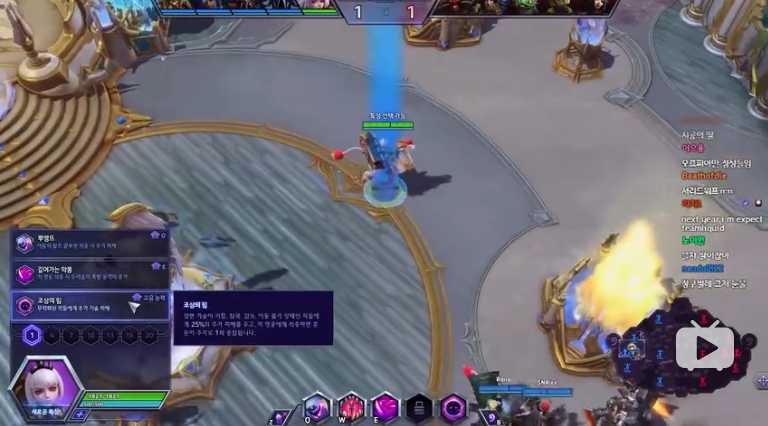Choose the first talent in the list

(88, 243)
